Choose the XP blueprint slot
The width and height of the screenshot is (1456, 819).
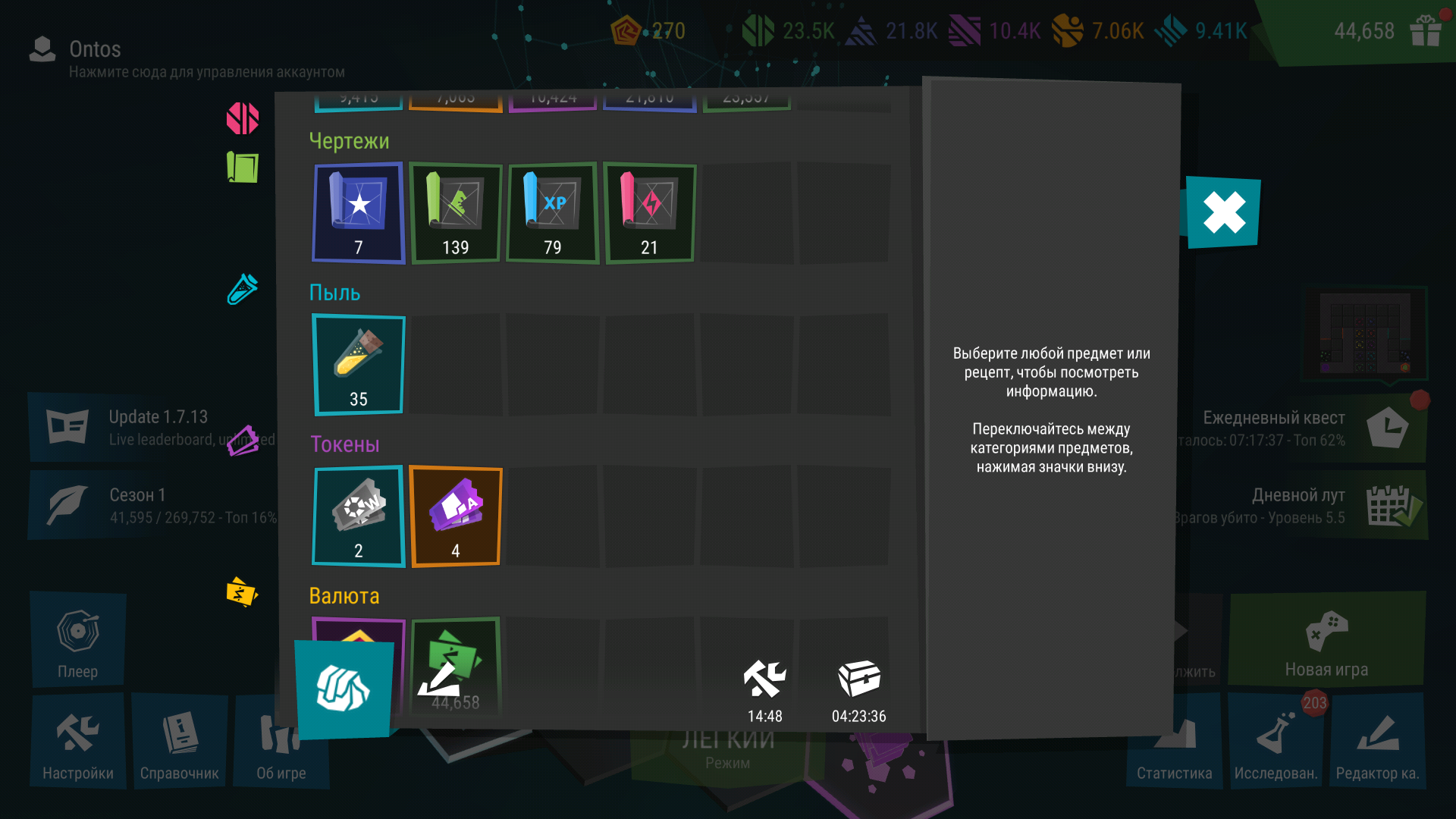pos(553,213)
